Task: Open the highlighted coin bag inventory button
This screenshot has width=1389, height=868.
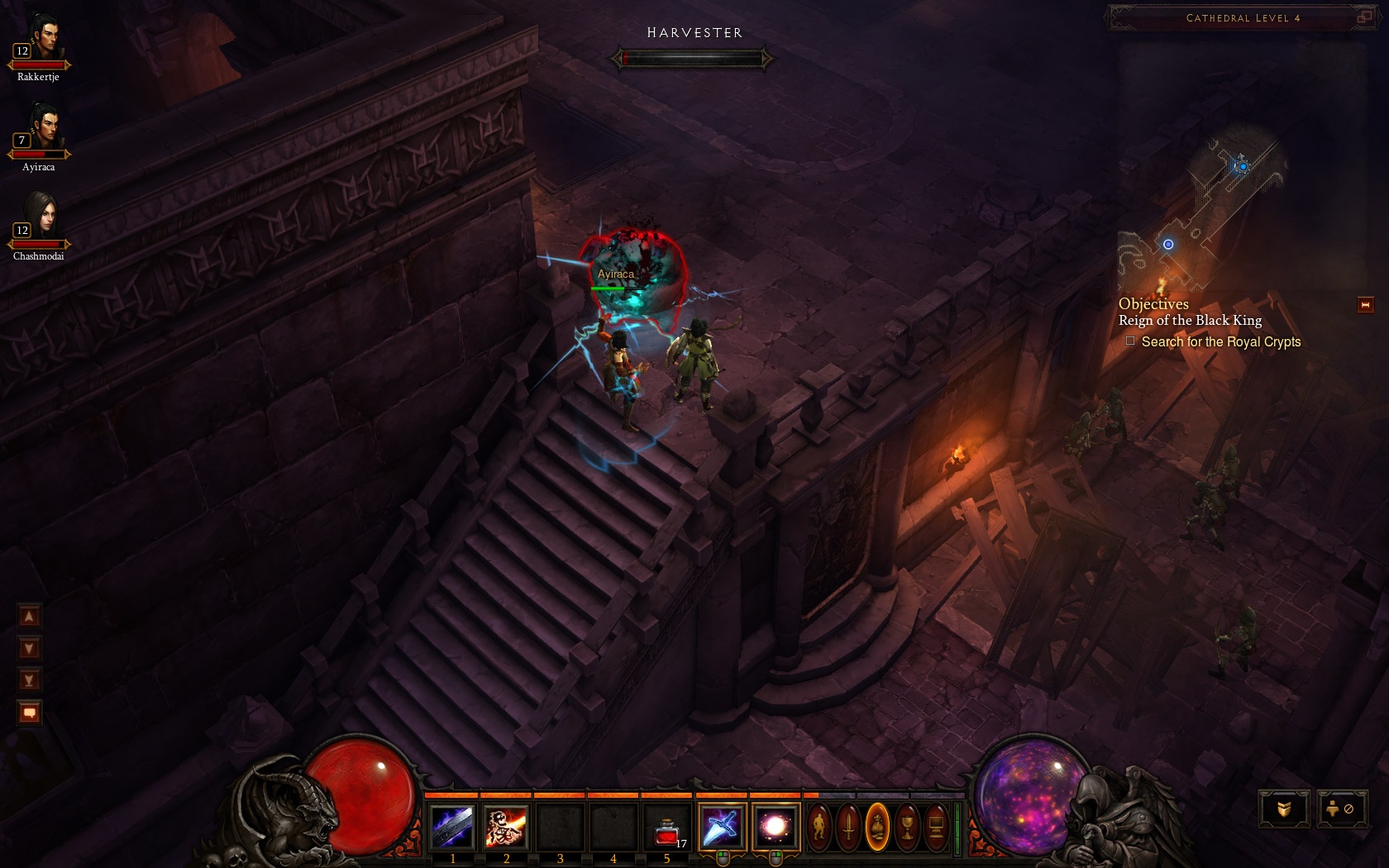Action: coord(877,827)
